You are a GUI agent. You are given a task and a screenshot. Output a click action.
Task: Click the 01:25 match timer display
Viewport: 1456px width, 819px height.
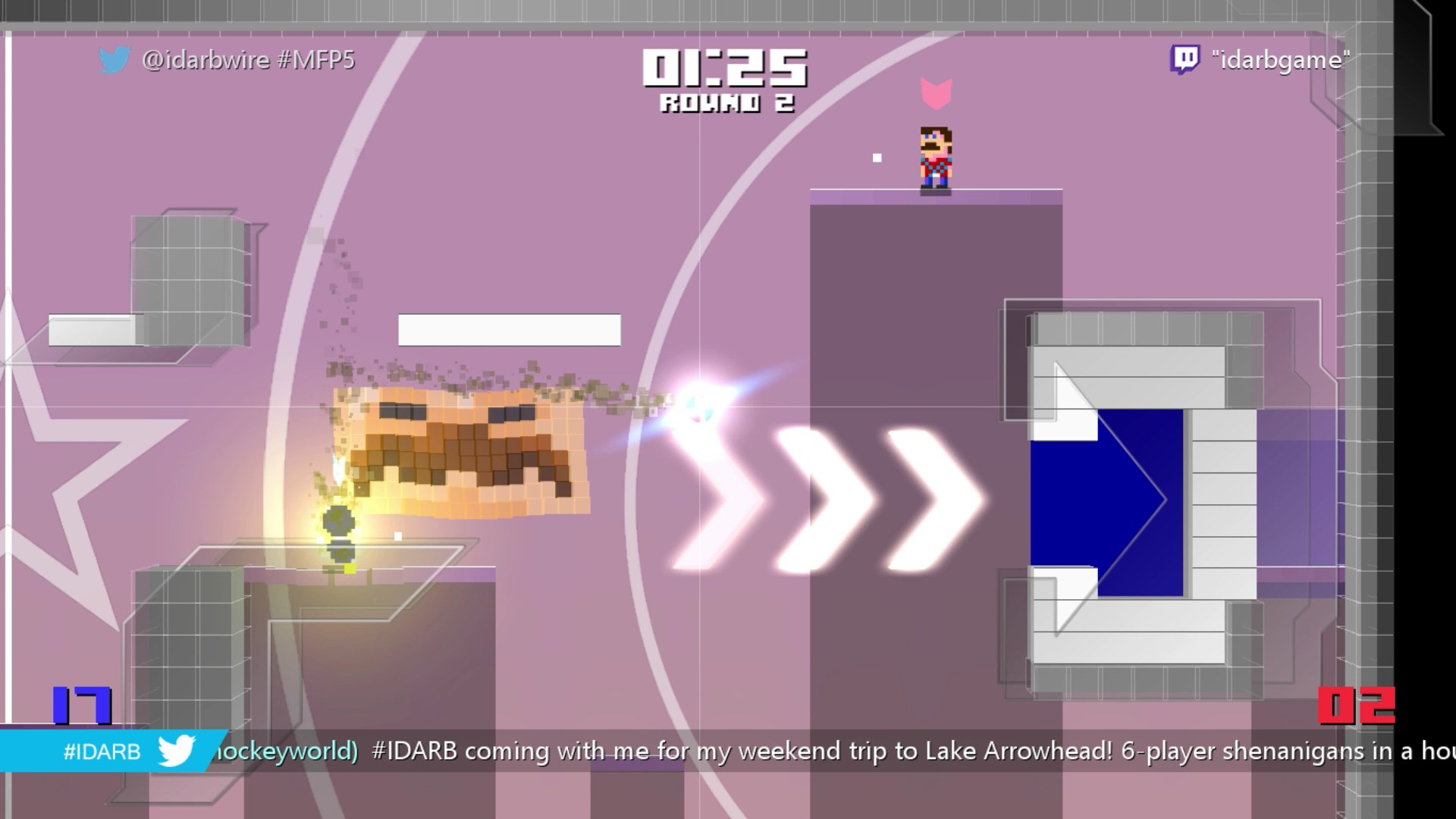pyautogui.click(x=723, y=68)
